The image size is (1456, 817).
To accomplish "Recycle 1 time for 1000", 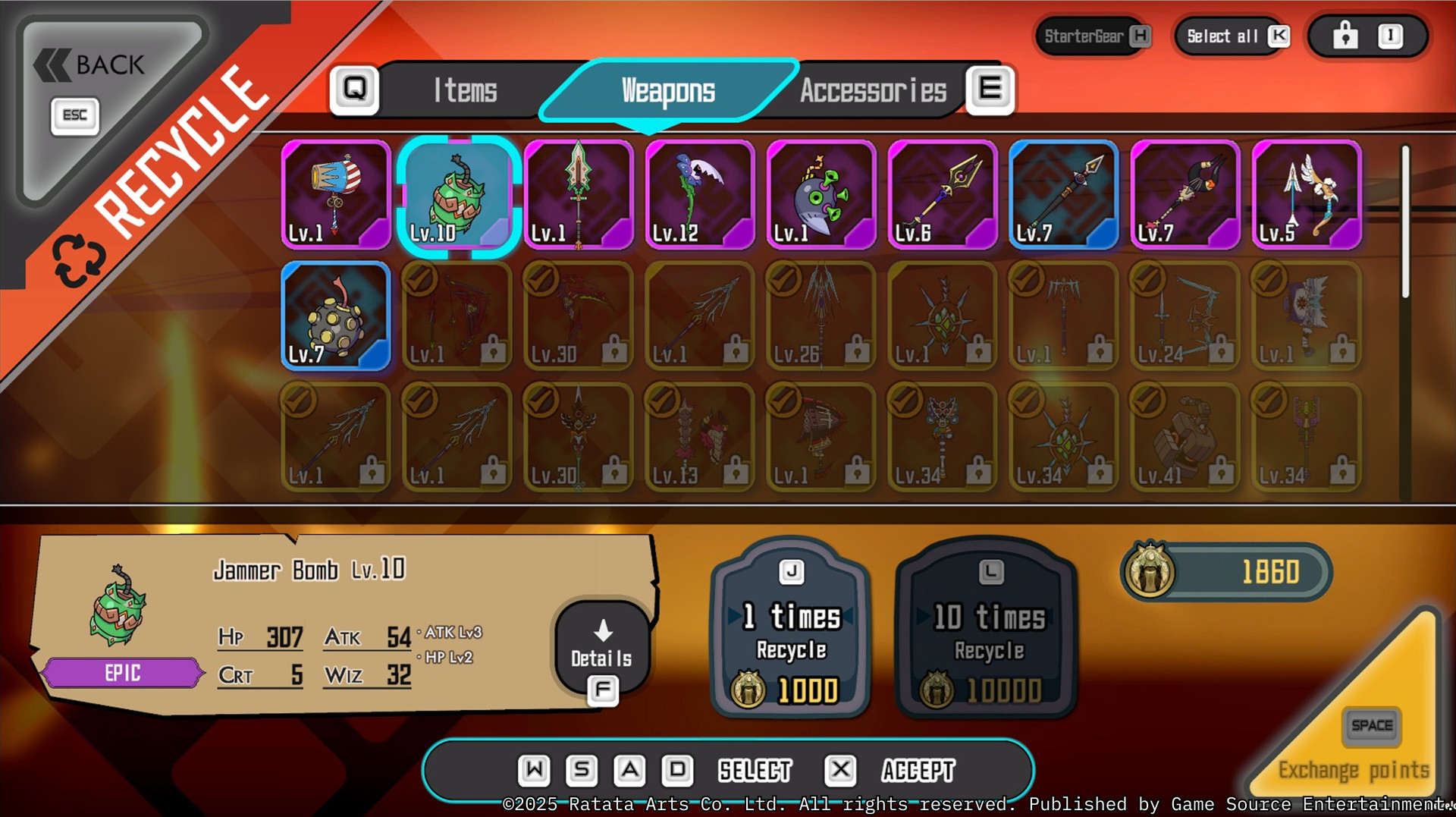I will point(790,628).
